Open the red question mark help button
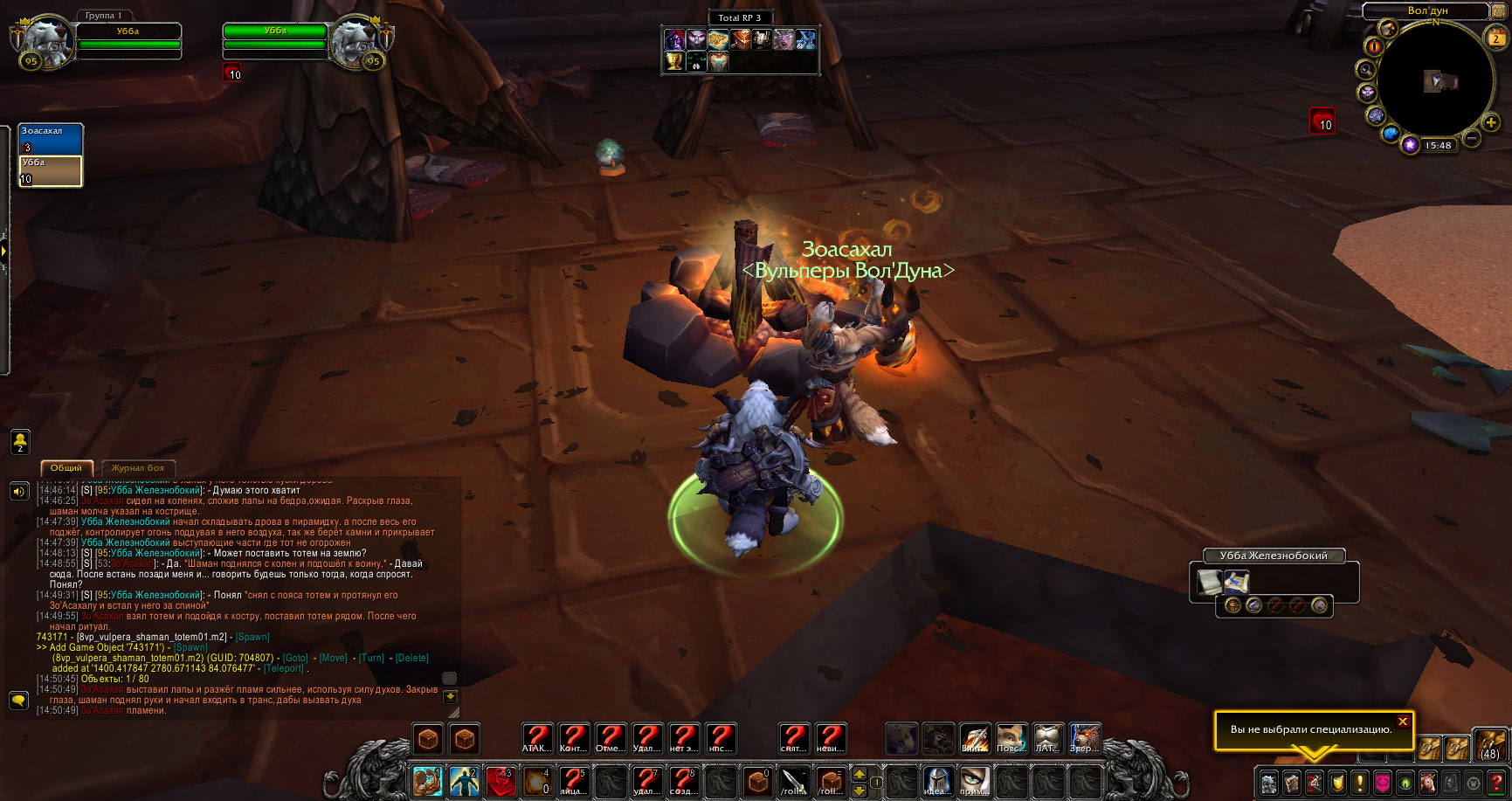1512x801 pixels. (1495, 782)
